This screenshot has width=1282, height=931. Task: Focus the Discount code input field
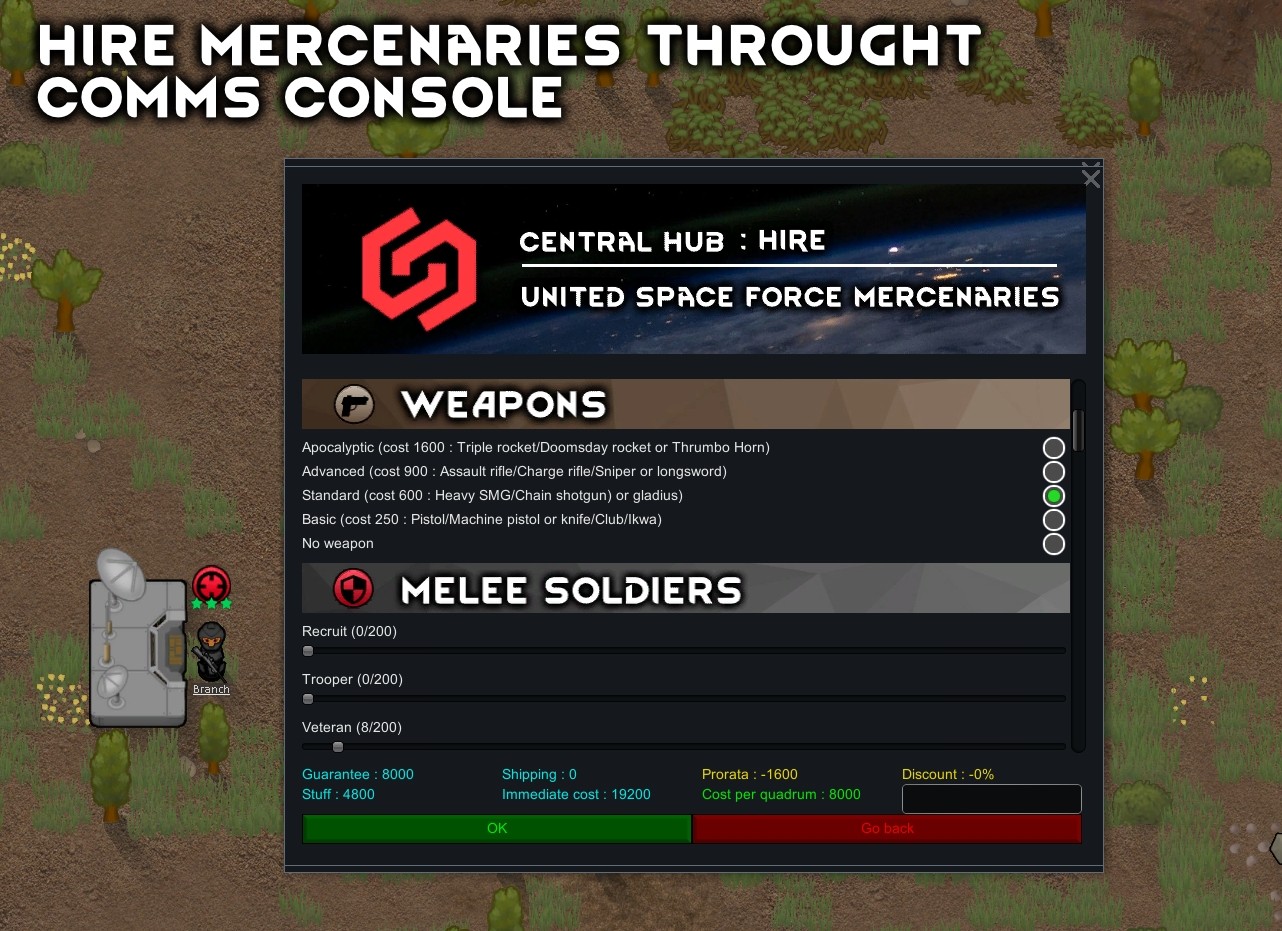(x=991, y=799)
